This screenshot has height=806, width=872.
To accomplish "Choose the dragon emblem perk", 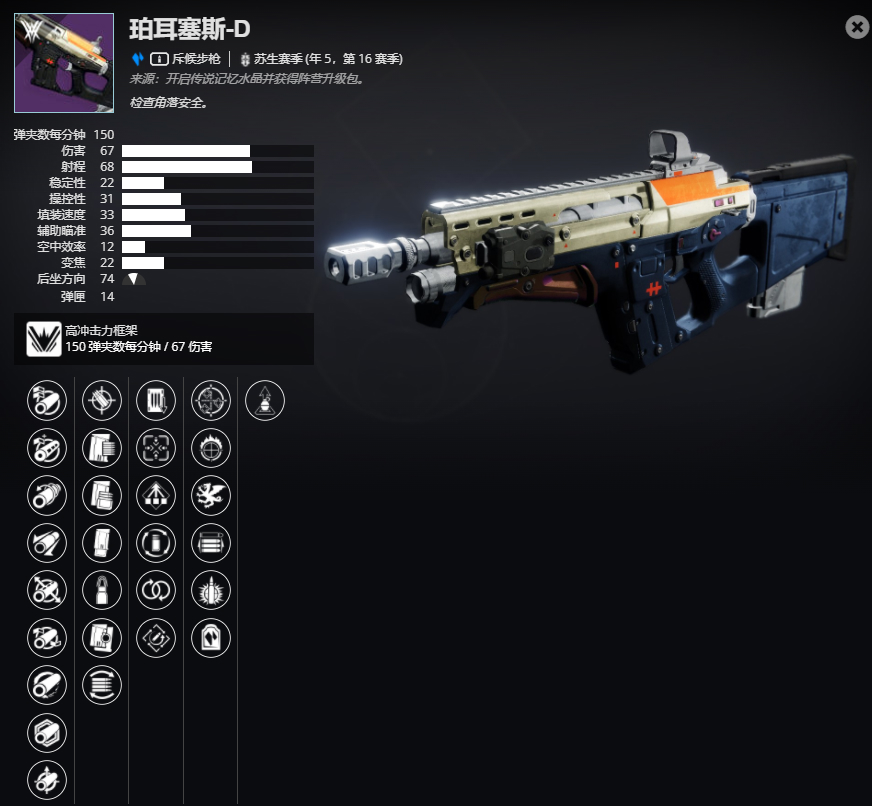I will pos(210,494).
